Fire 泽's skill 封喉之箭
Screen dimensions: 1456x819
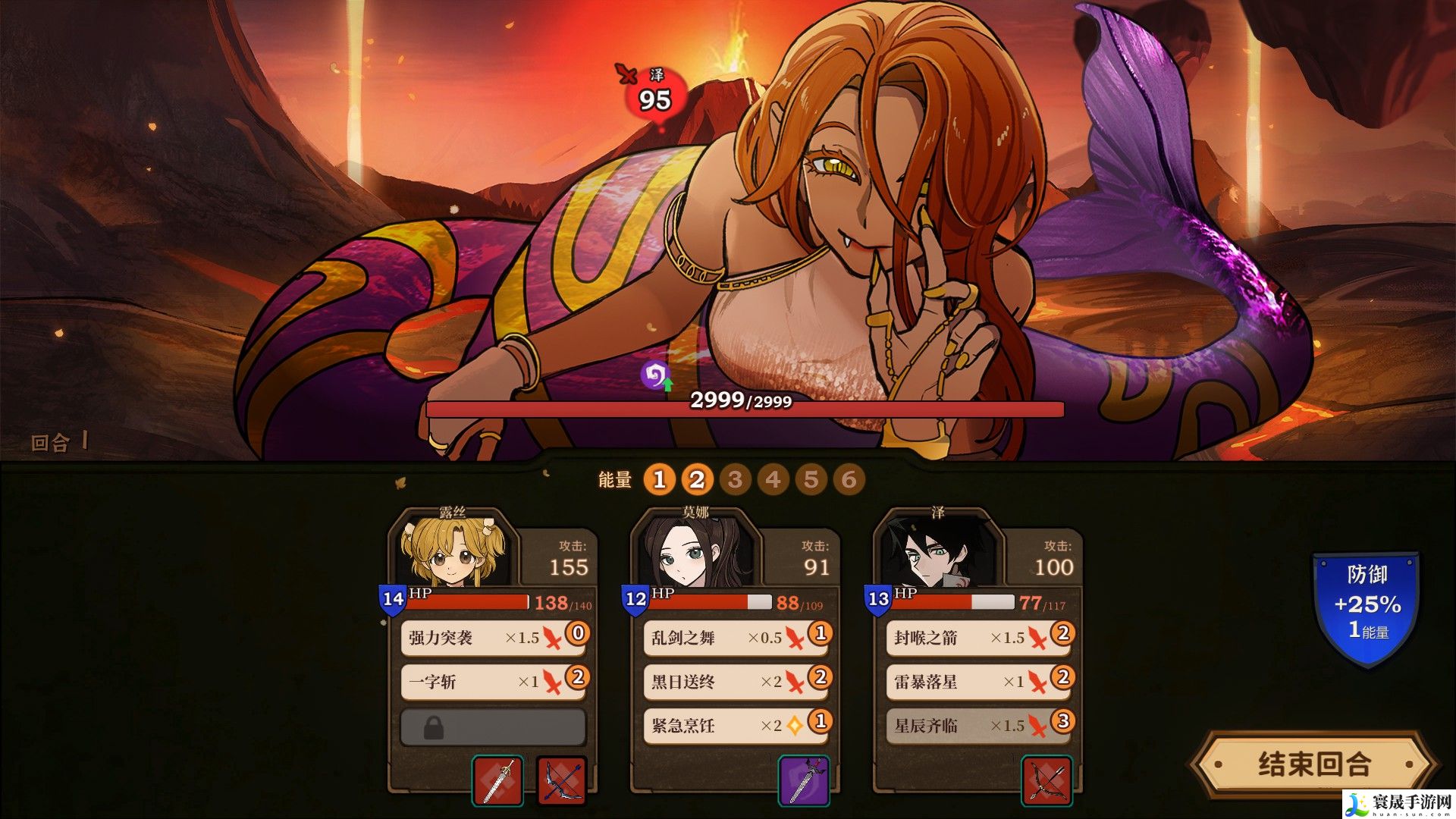[978, 638]
